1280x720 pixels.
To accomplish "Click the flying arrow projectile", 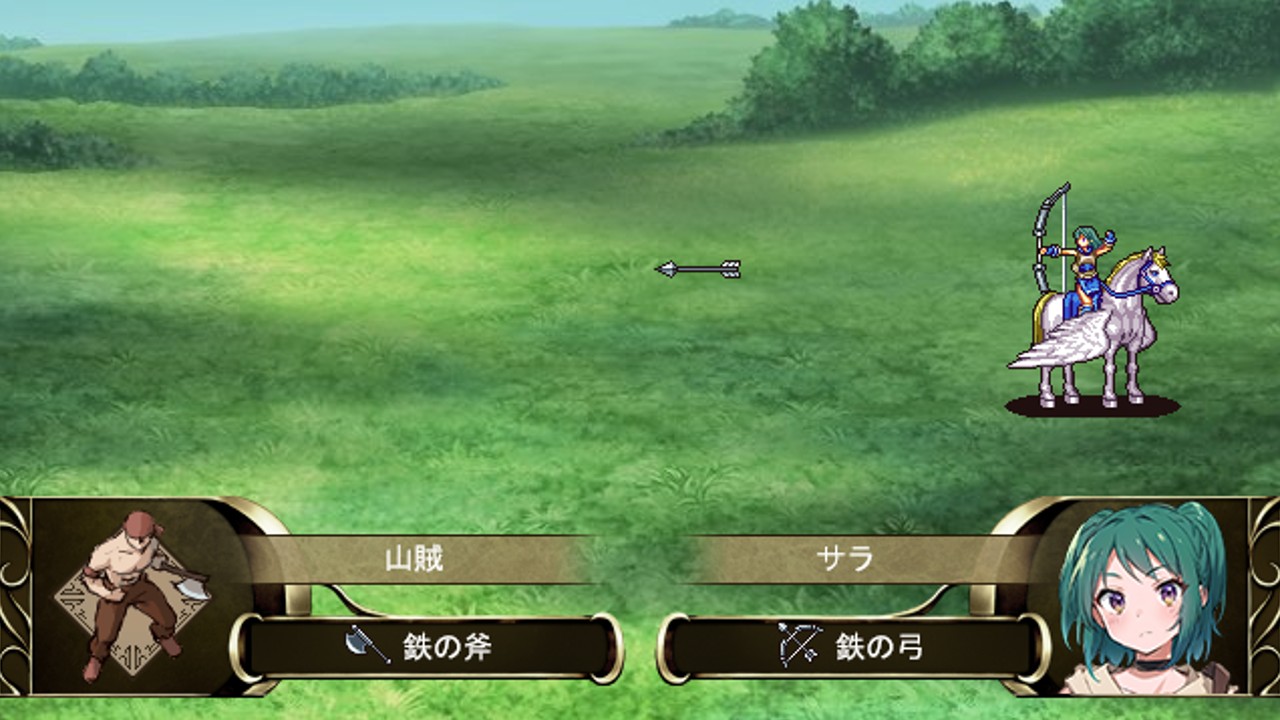I will pyautogui.click(x=700, y=267).
